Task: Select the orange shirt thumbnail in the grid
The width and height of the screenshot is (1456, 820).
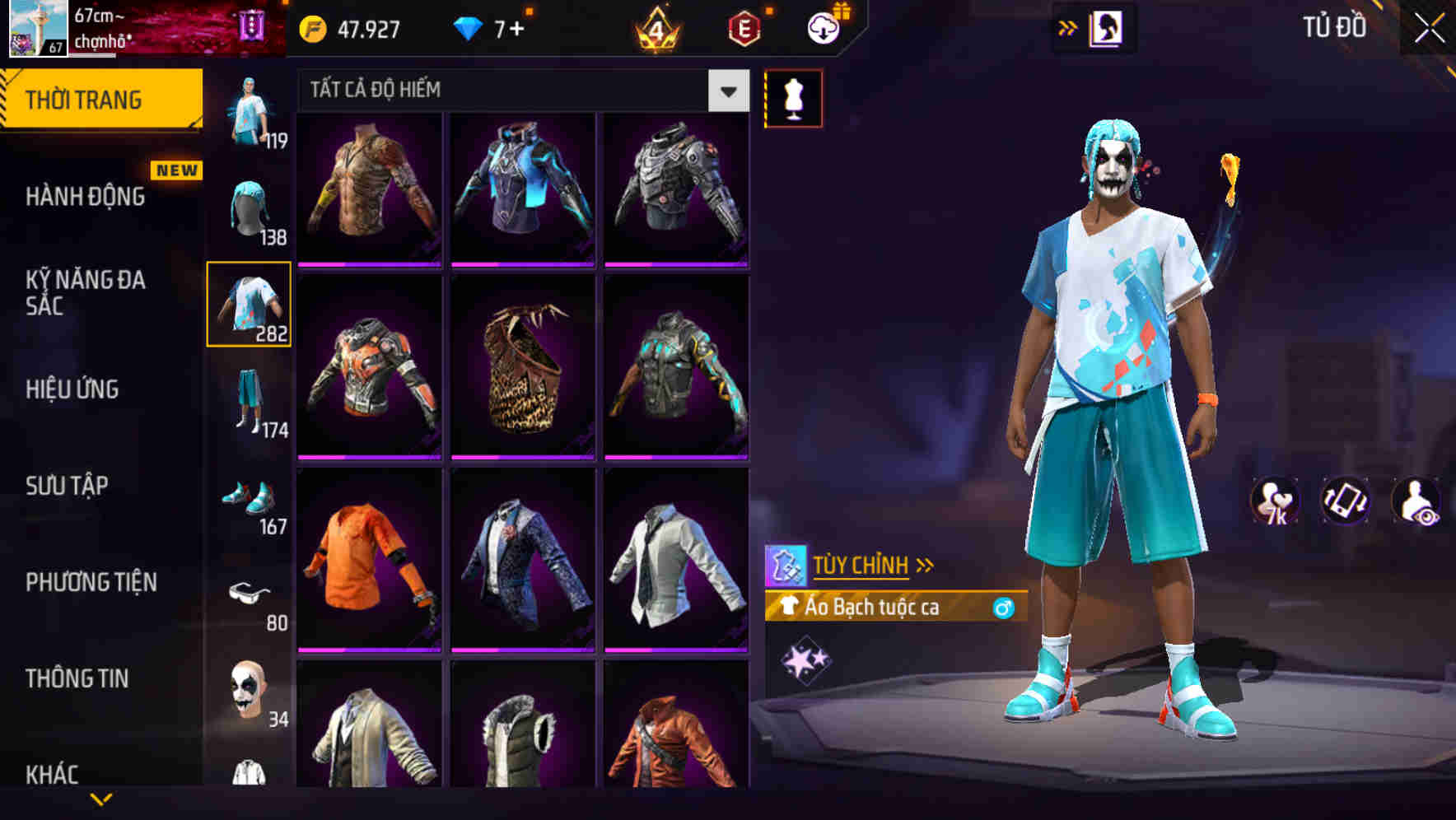Action: (368, 564)
